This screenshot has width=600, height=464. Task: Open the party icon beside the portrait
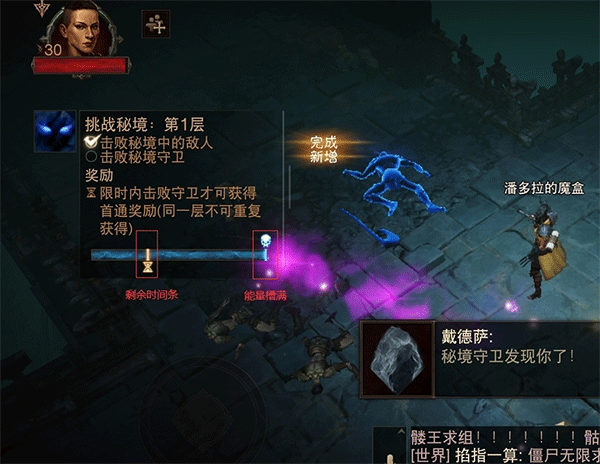(x=155, y=23)
